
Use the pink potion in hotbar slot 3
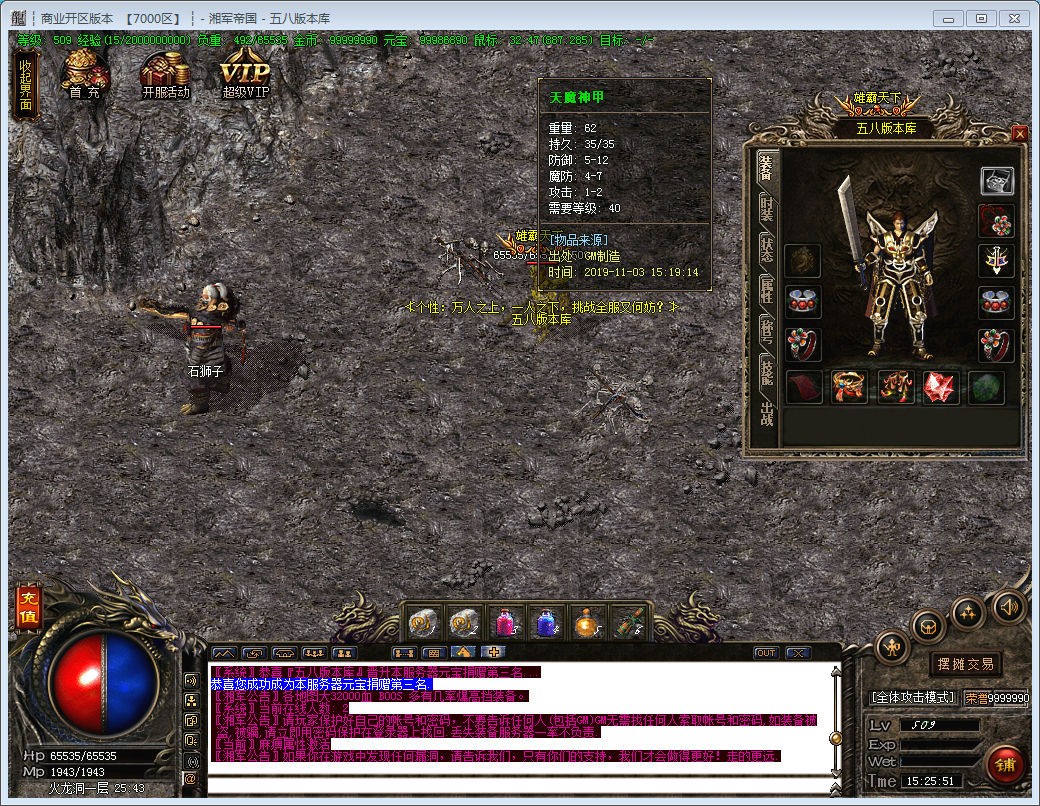click(505, 623)
